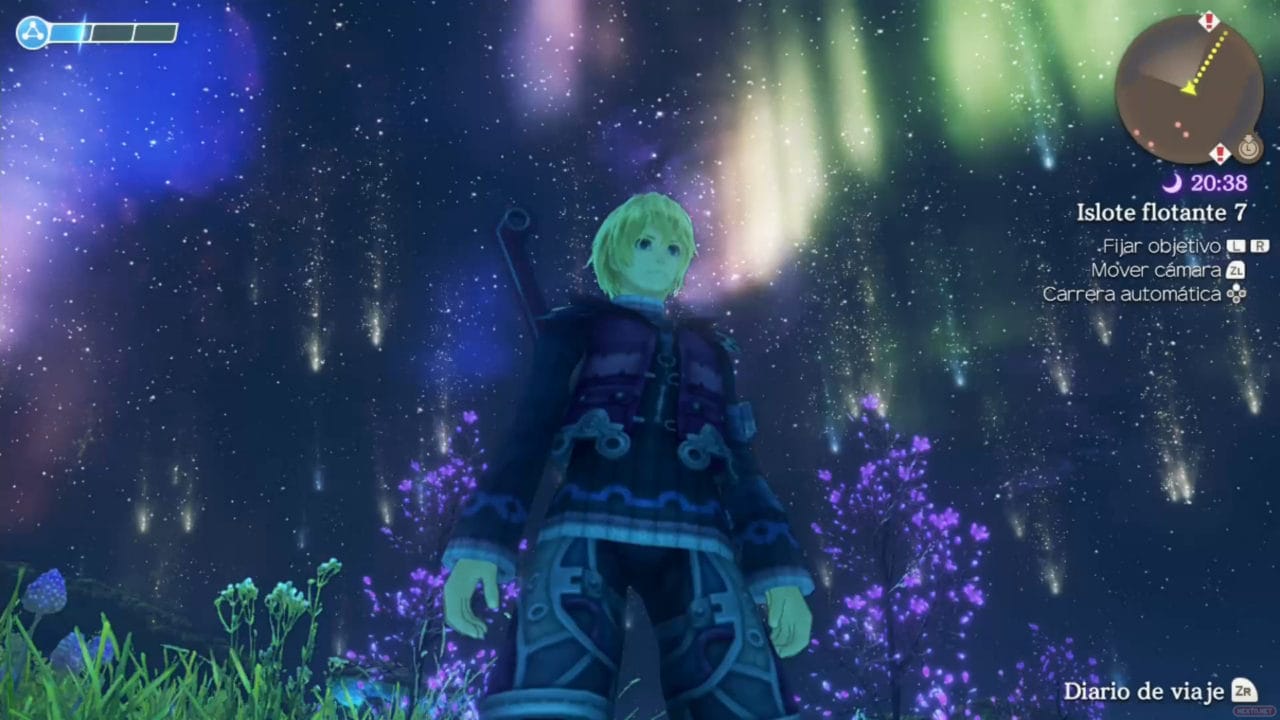The image size is (1280, 720).
Task: Click the exclamation marker below the minimap
Action: tap(1220, 153)
